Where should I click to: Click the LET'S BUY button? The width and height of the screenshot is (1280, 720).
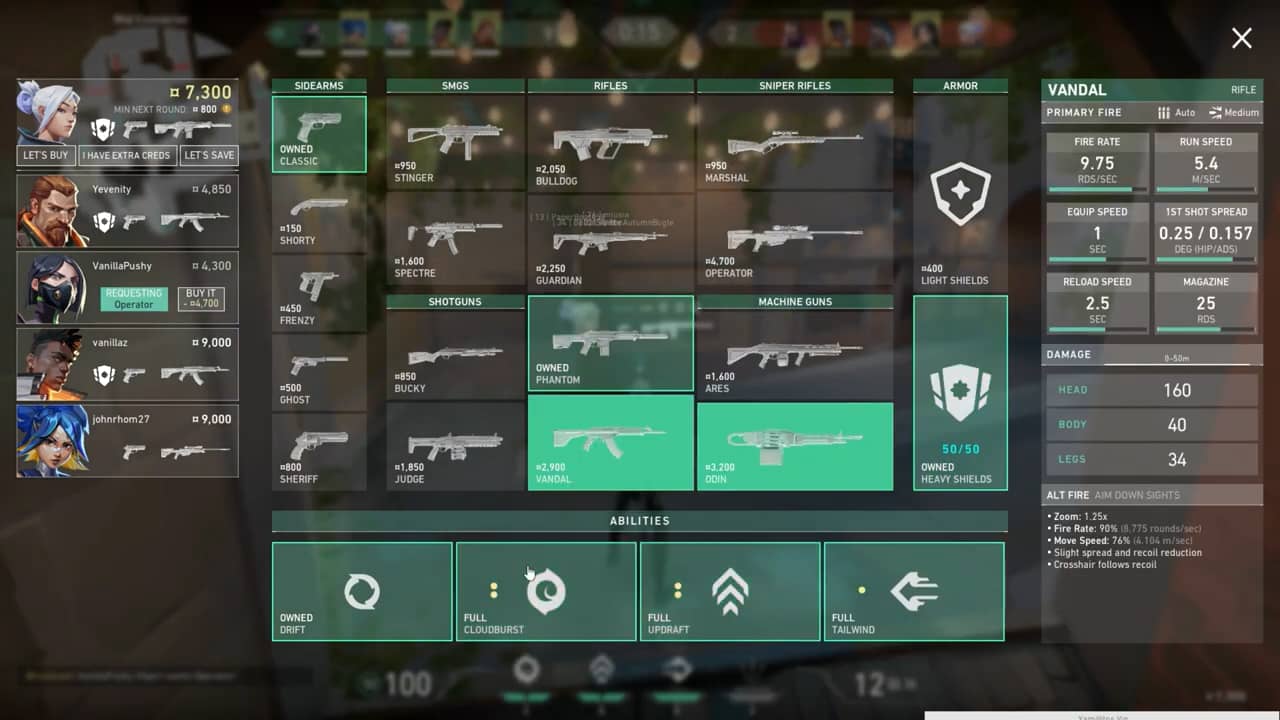click(46, 155)
